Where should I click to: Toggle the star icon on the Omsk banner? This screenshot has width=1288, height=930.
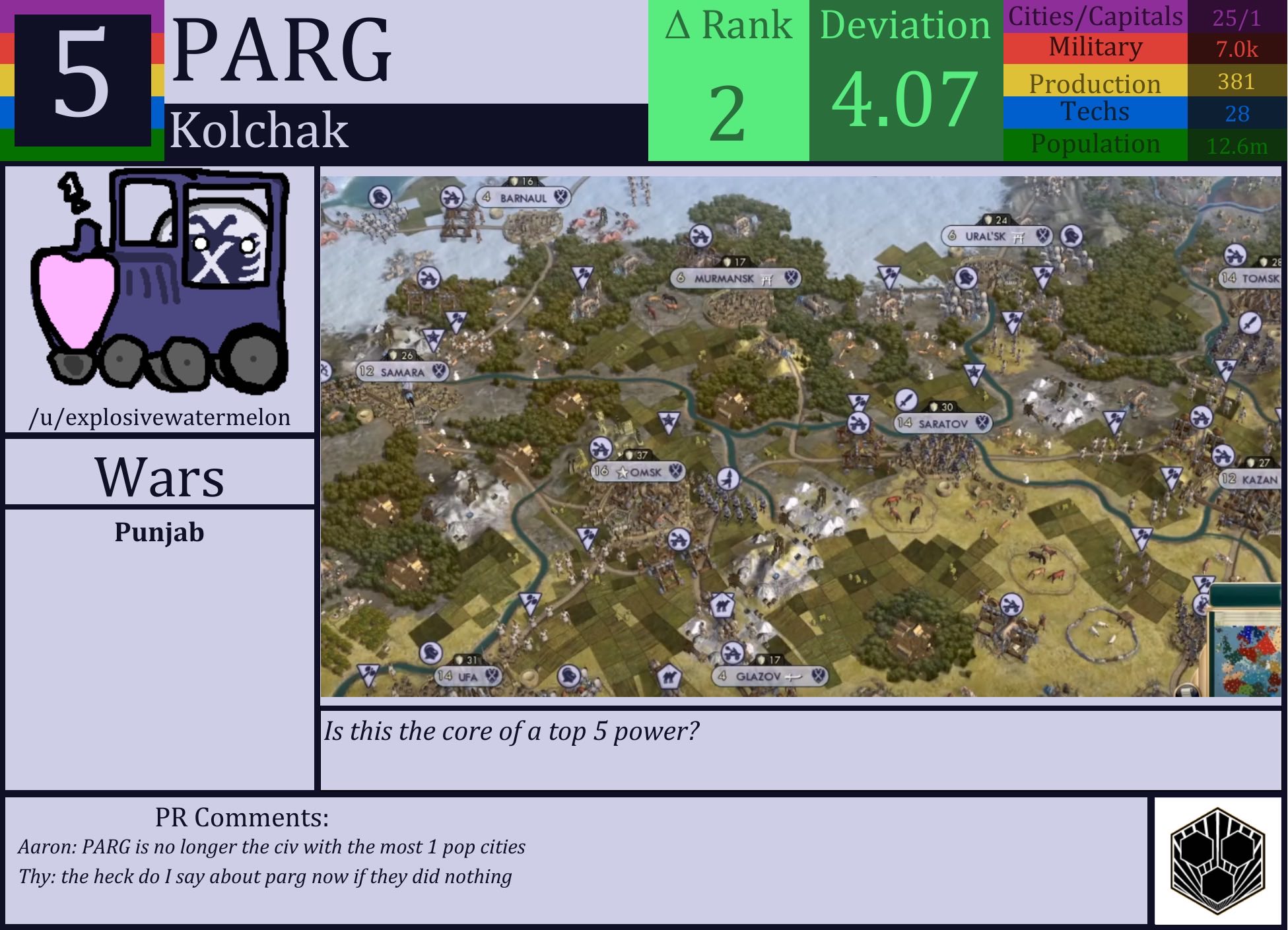[621, 473]
